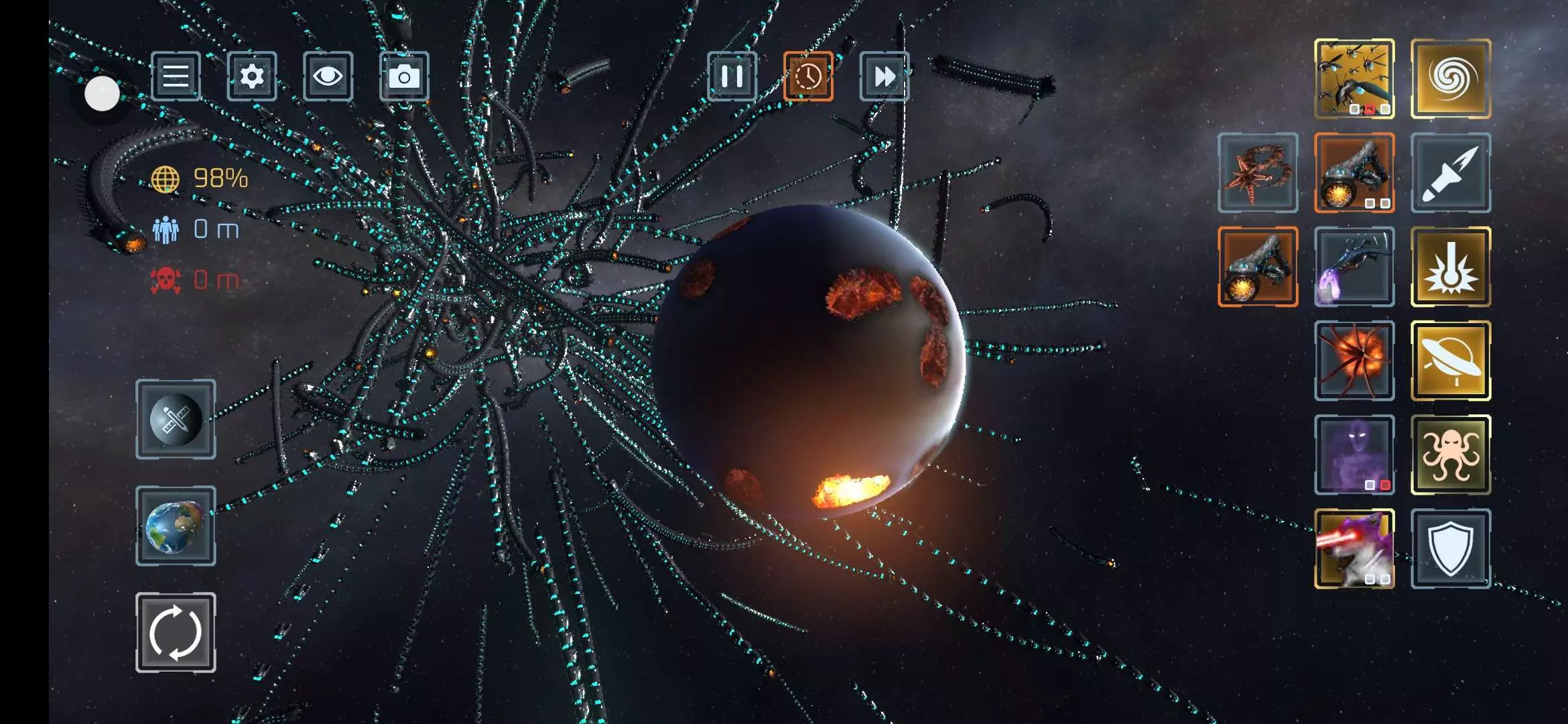Pause the simulation
Image resolution: width=1568 pixels, height=724 pixels.
(x=732, y=76)
